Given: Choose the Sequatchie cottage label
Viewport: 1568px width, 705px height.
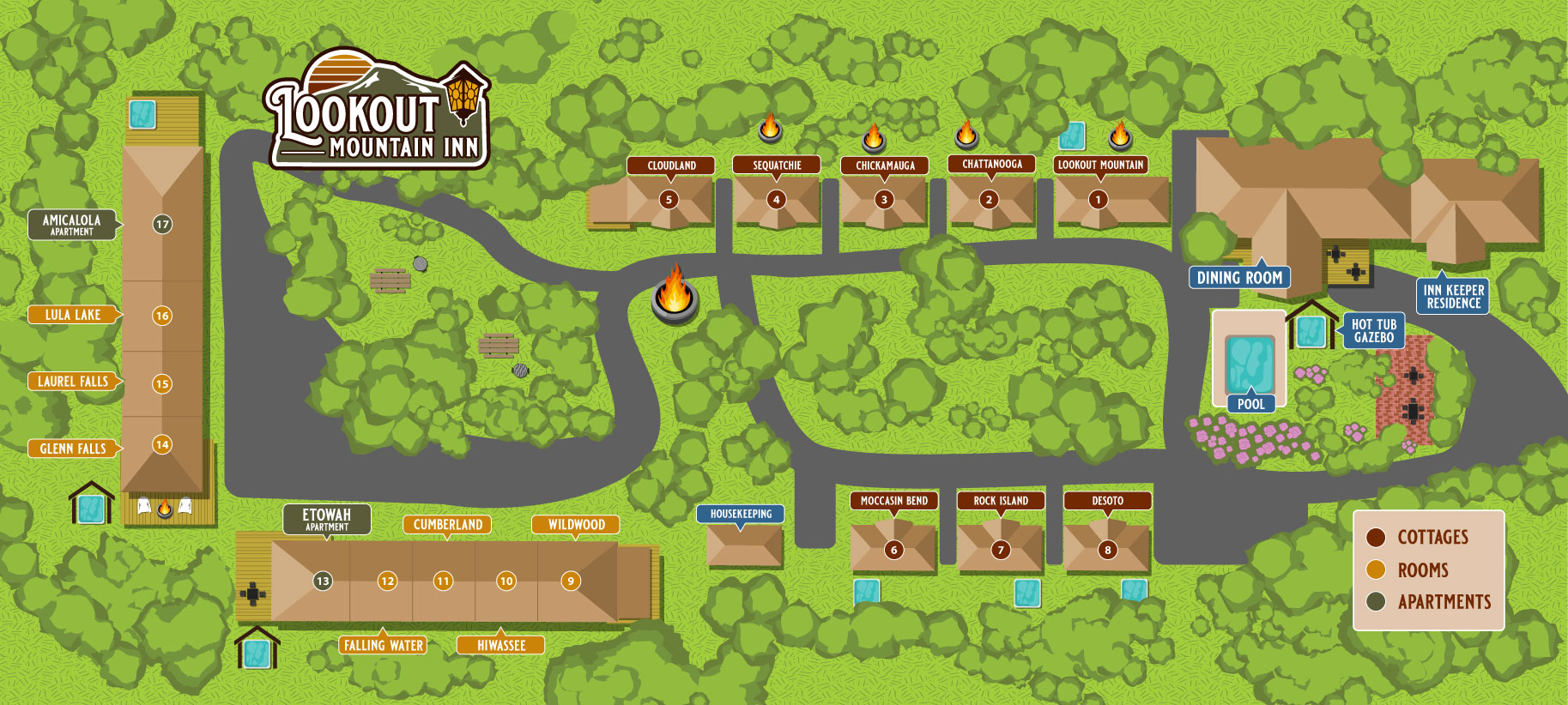Looking at the screenshot, I should [x=777, y=166].
